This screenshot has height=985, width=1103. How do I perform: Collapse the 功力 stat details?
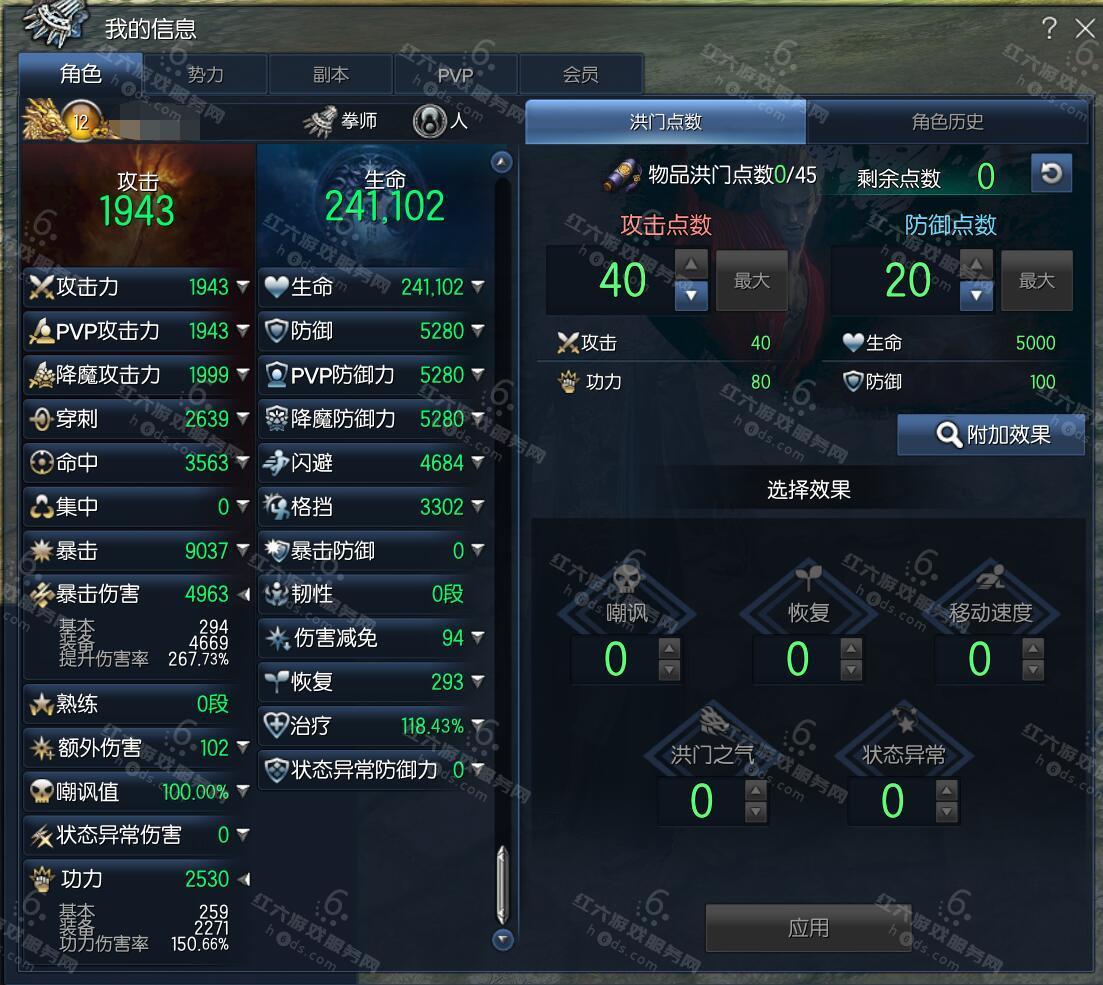pyautogui.click(x=243, y=879)
